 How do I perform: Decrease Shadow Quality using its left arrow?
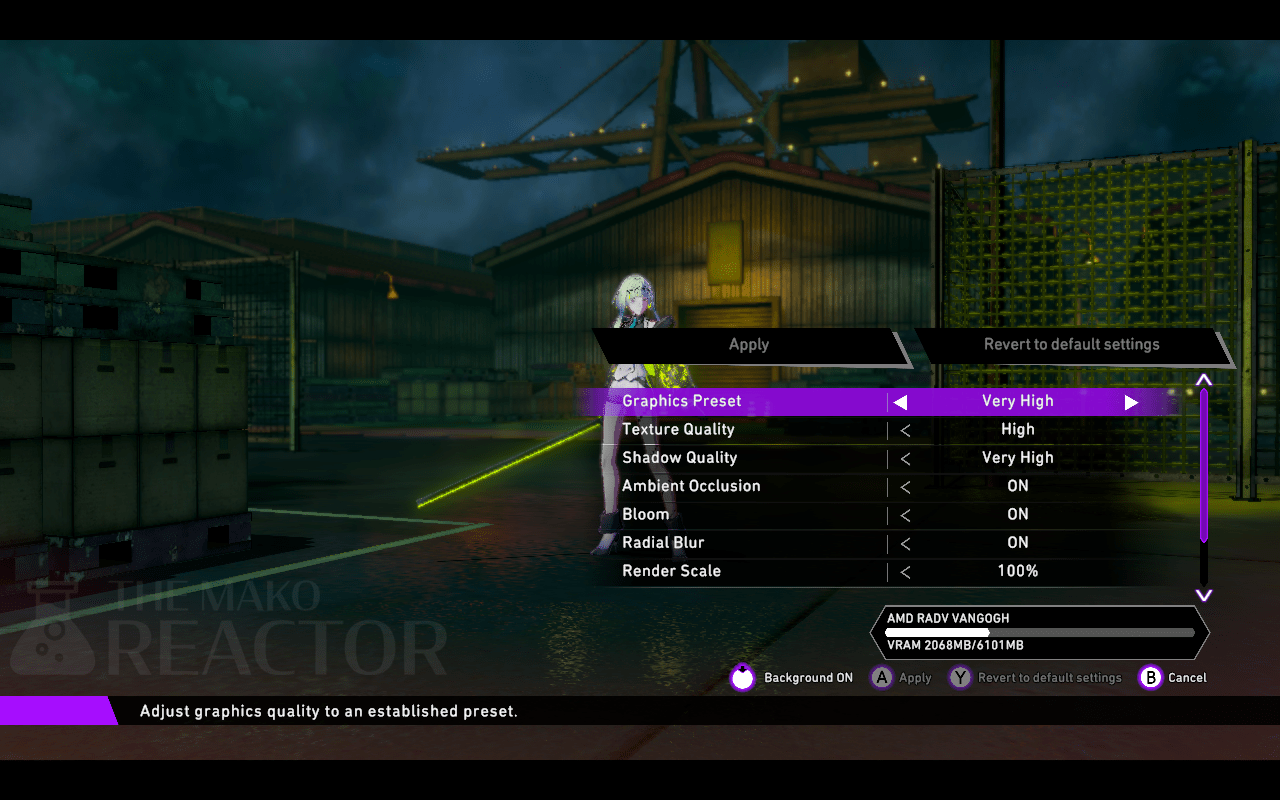[x=905, y=459]
